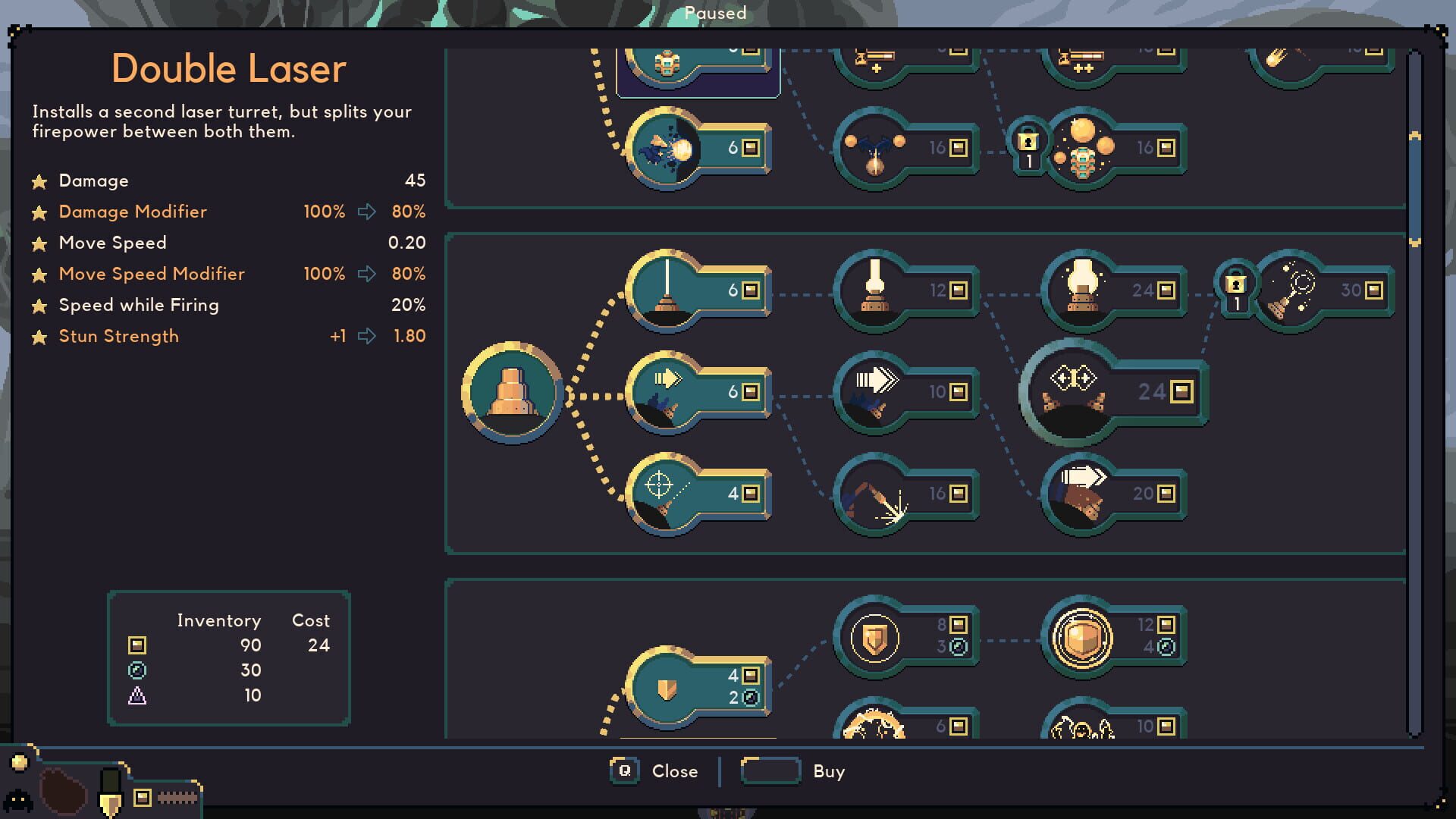Viewport: 1456px width, 819px height.
Task: Click the Stun Strength stat entry
Action: [x=119, y=336]
